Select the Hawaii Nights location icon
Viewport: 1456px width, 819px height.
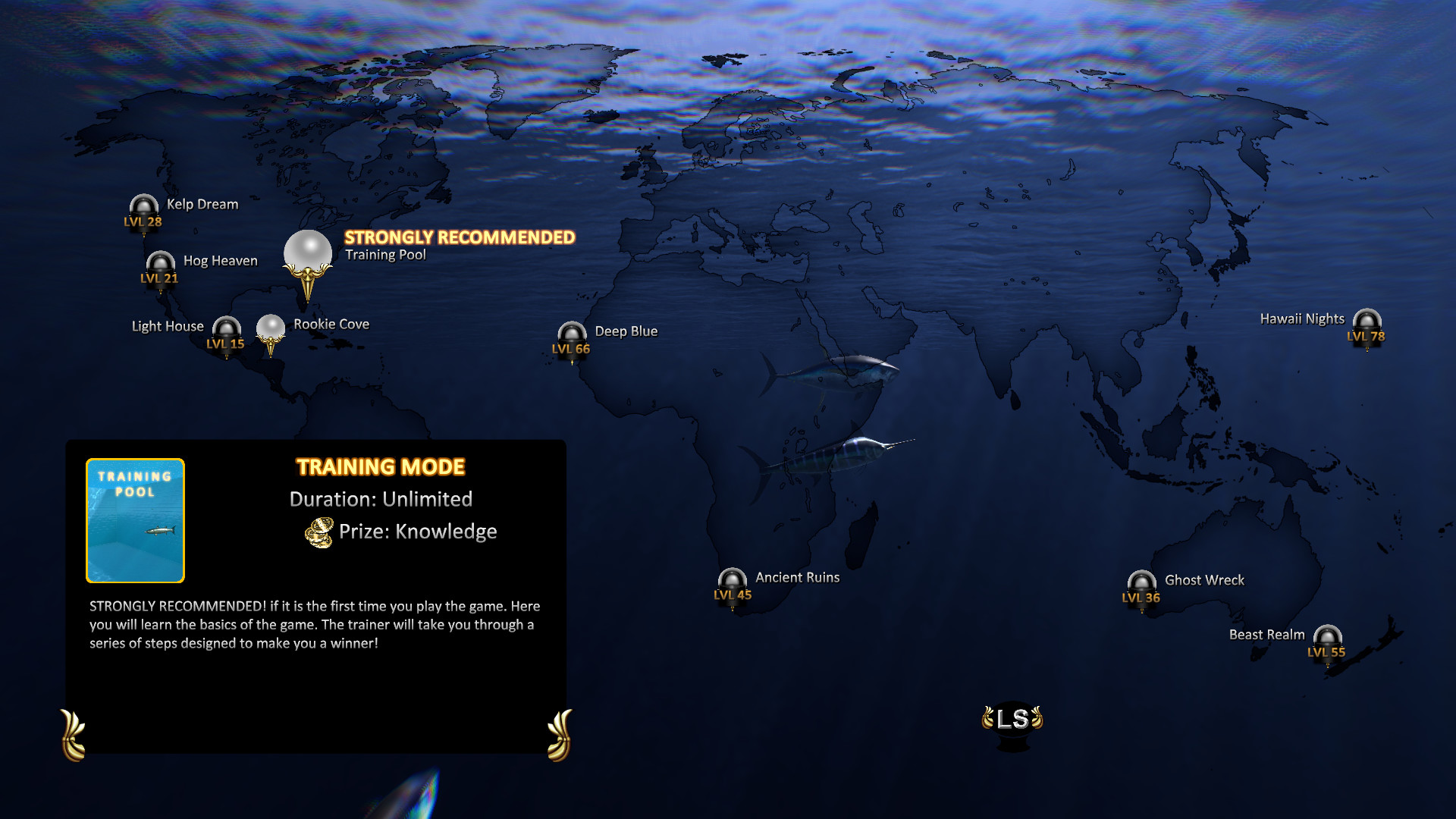[1367, 324]
